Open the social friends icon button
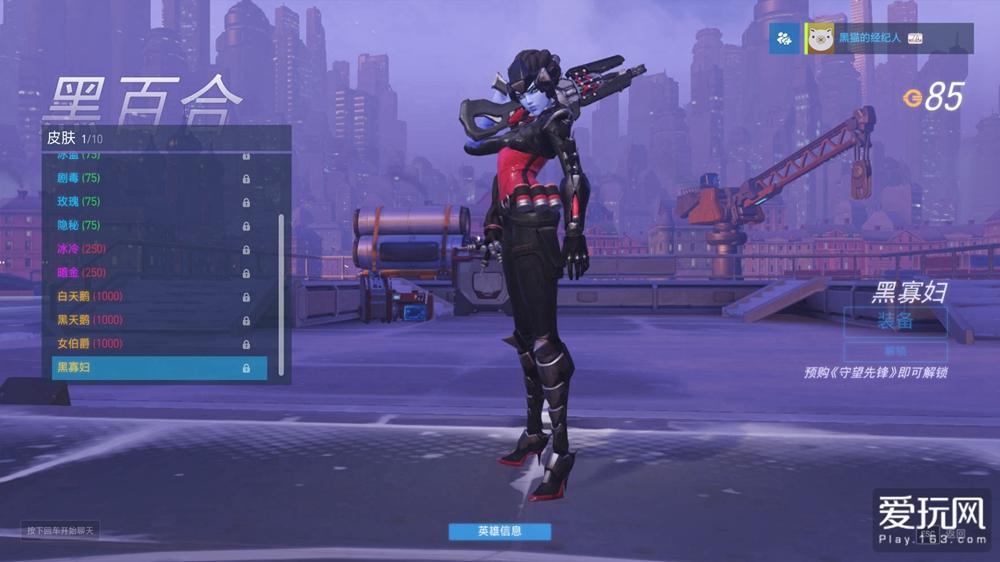Screen dimensions: 1000x562 pos(784,39)
